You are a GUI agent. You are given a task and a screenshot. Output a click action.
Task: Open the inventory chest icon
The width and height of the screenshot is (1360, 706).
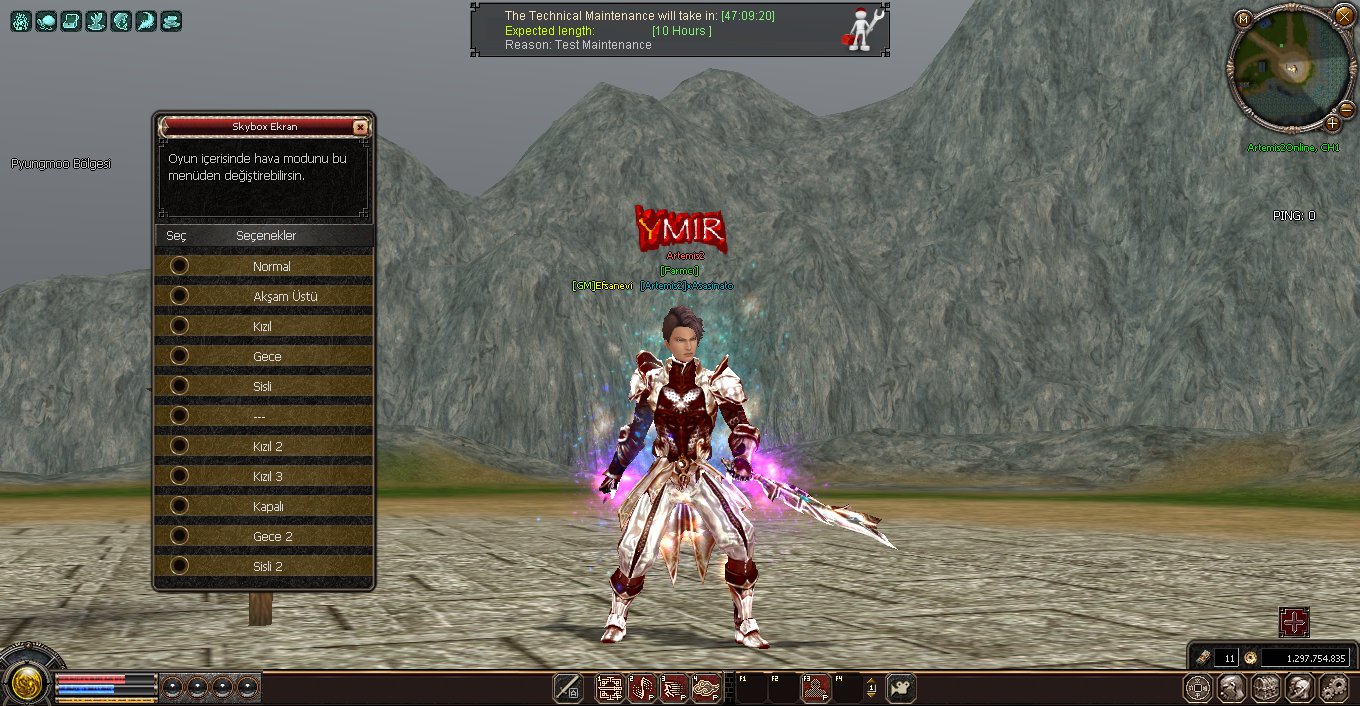tap(1266, 688)
